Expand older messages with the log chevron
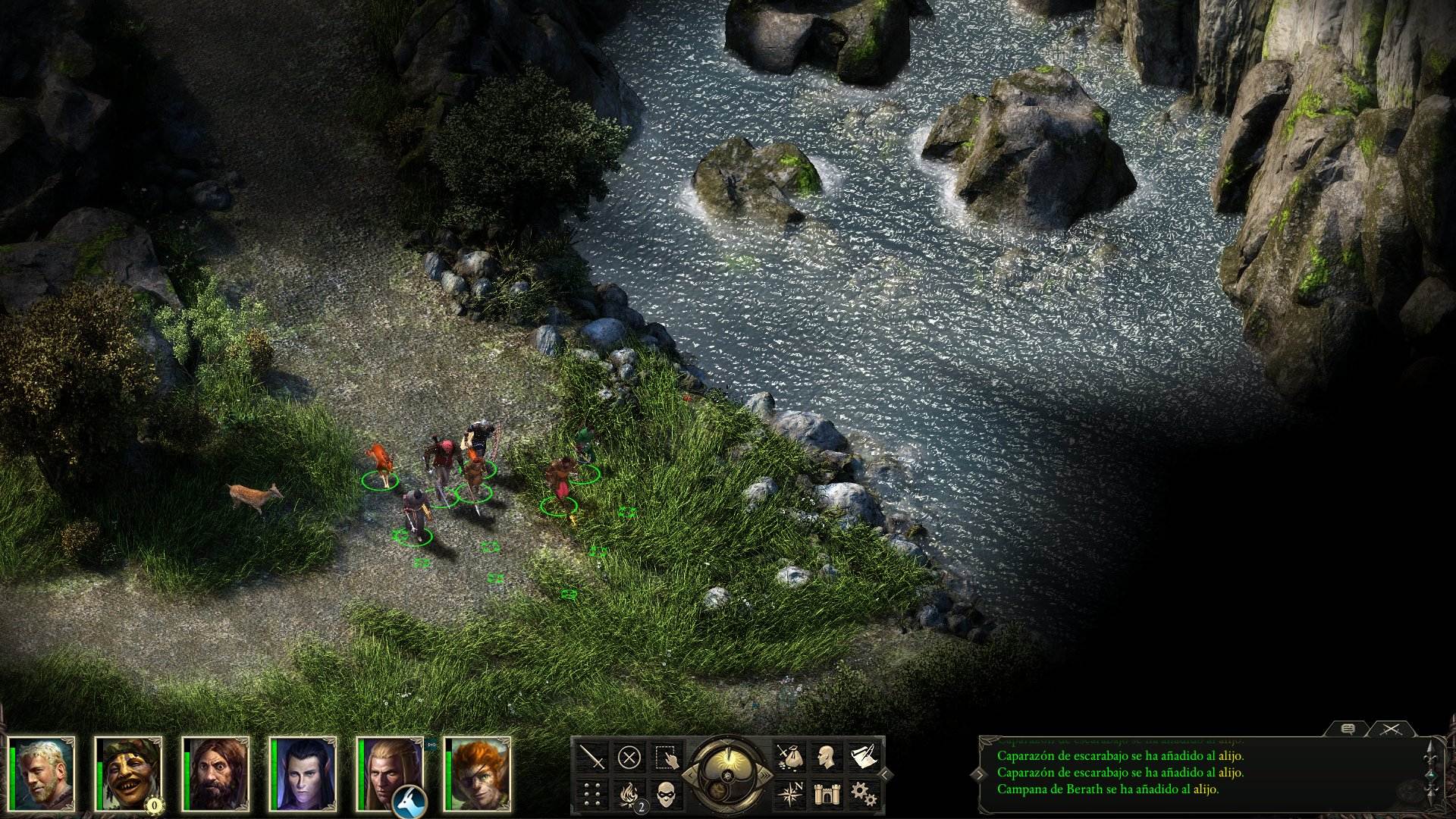 pos(979,775)
